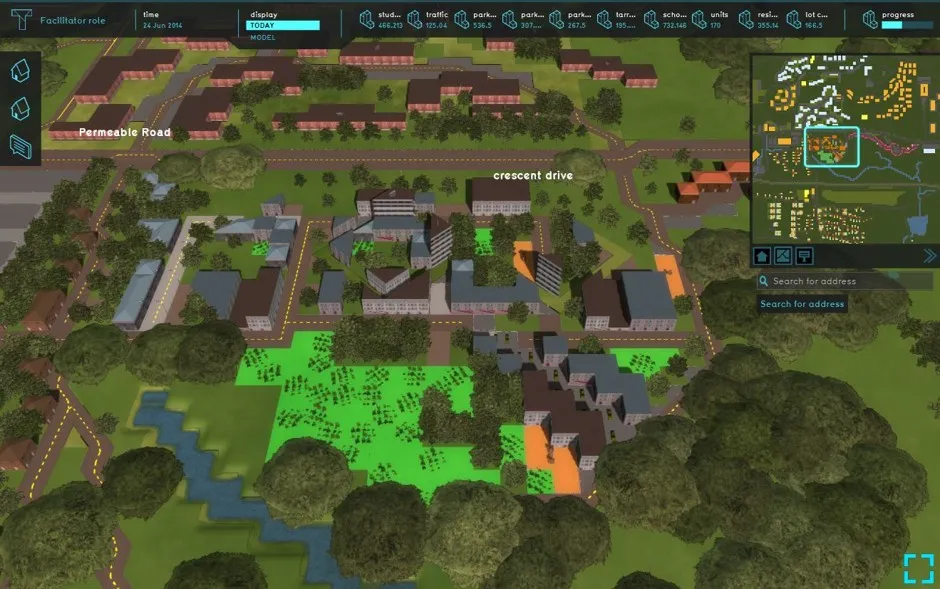Switch the display to TODAY
940x589 pixels.
[283, 25]
